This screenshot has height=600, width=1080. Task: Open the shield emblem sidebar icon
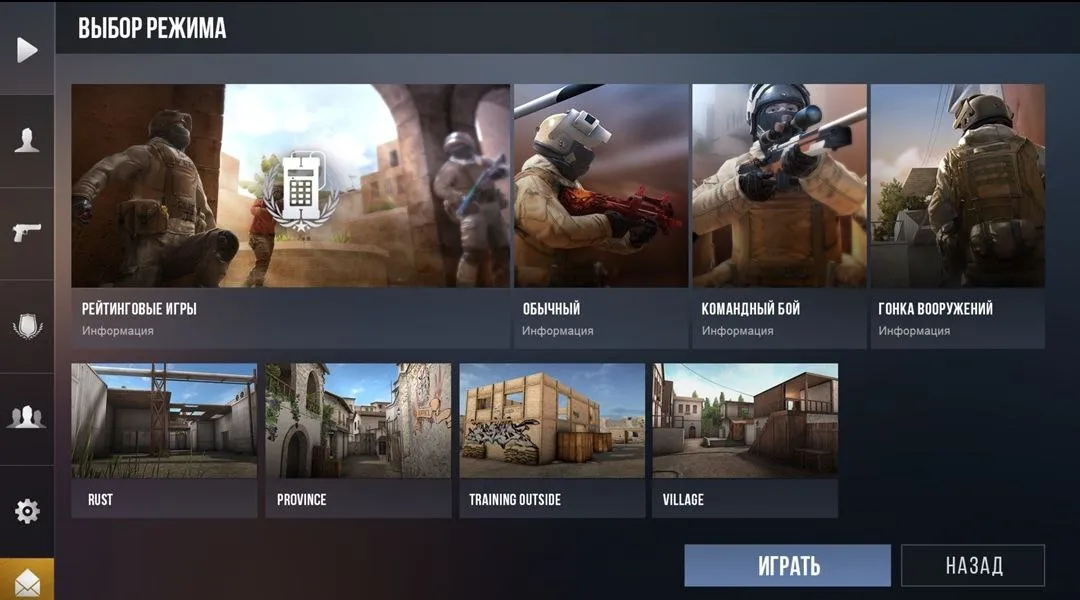[x=27, y=326]
